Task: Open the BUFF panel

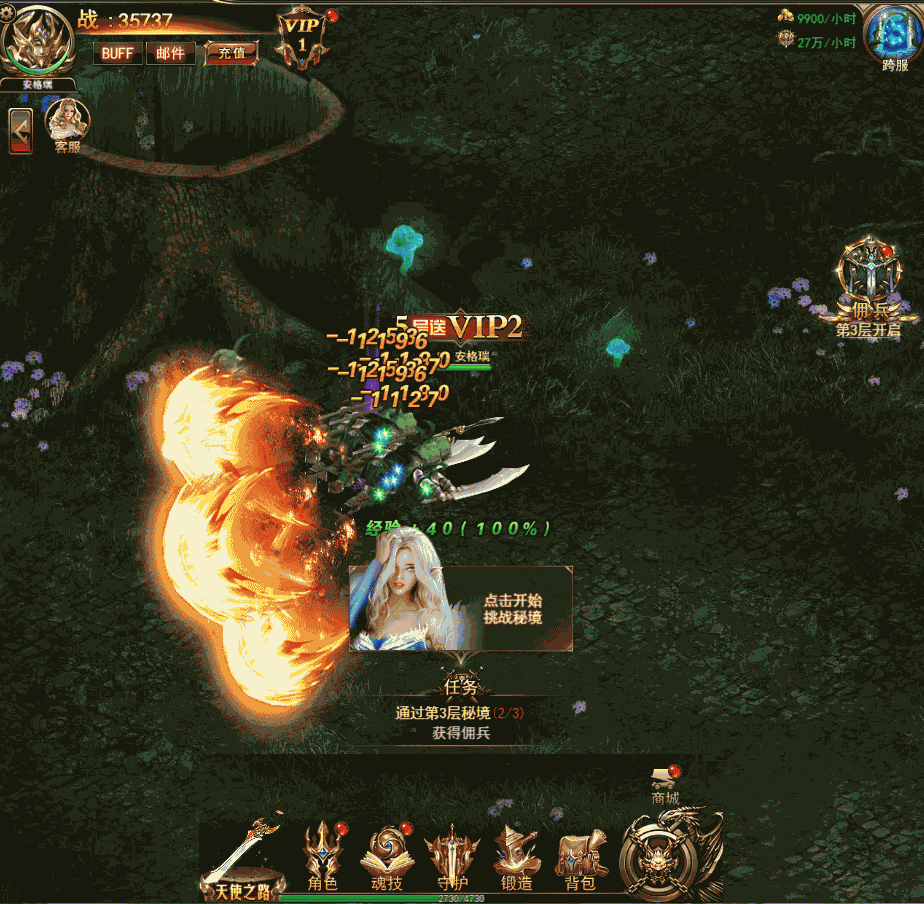Action: click(117, 53)
